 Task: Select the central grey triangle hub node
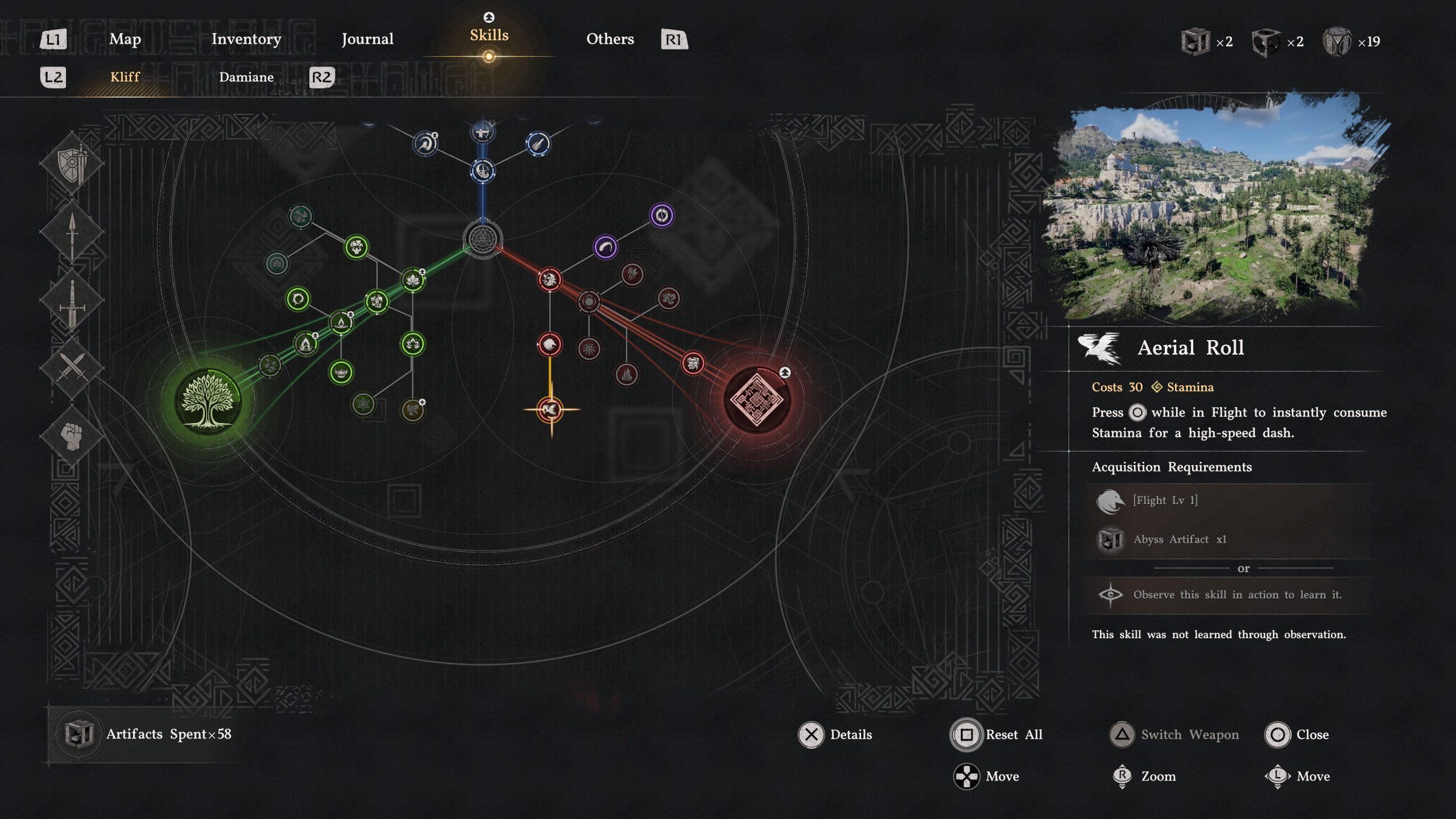(483, 239)
